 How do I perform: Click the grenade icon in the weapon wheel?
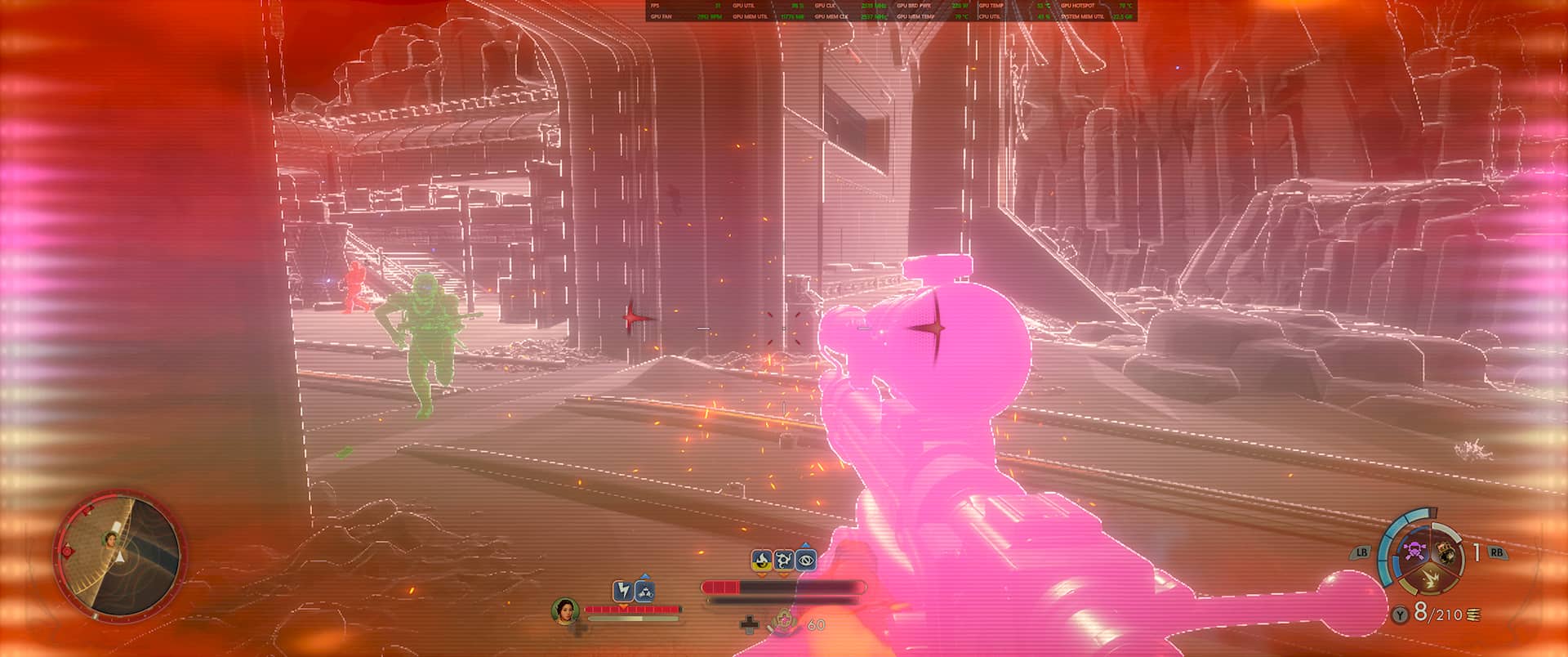click(1445, 553)
